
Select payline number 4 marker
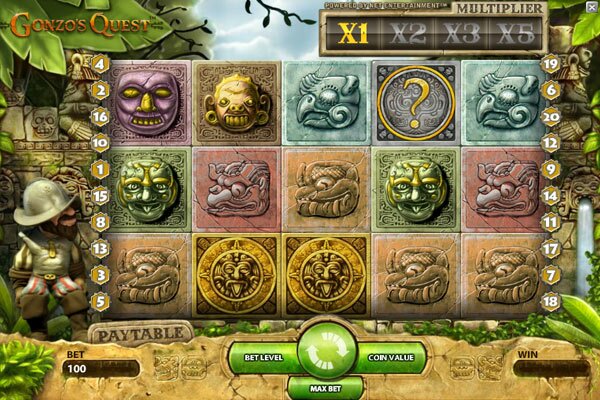pos(101,64)
